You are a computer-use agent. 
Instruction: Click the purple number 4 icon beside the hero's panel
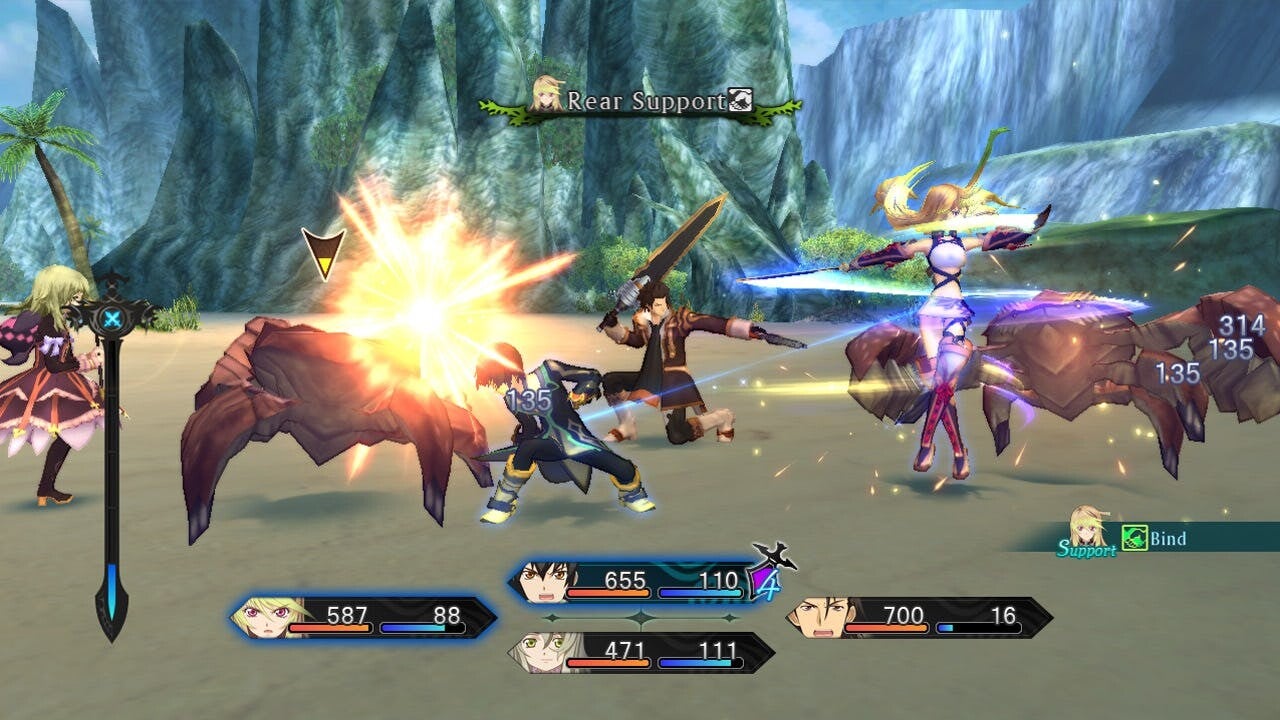(x=768, y=583)
